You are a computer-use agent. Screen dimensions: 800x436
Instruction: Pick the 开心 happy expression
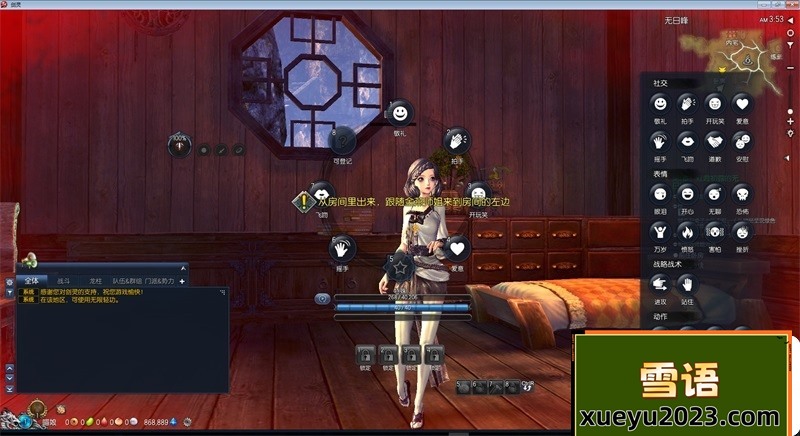[687, 194]
